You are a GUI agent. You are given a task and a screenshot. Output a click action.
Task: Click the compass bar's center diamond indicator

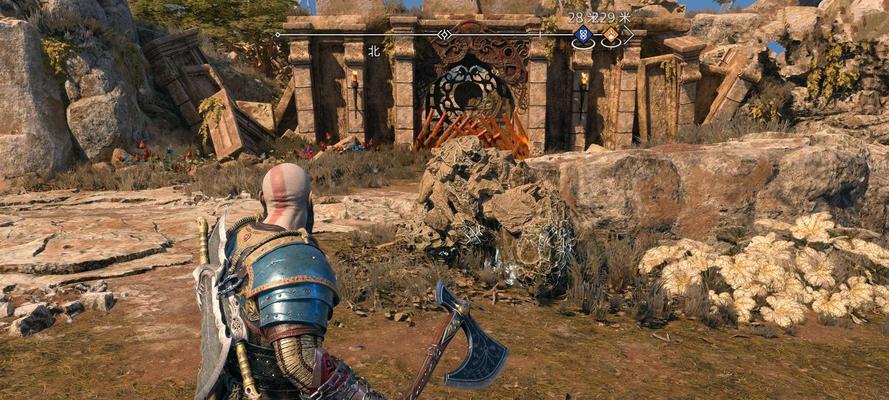(444, 34)
